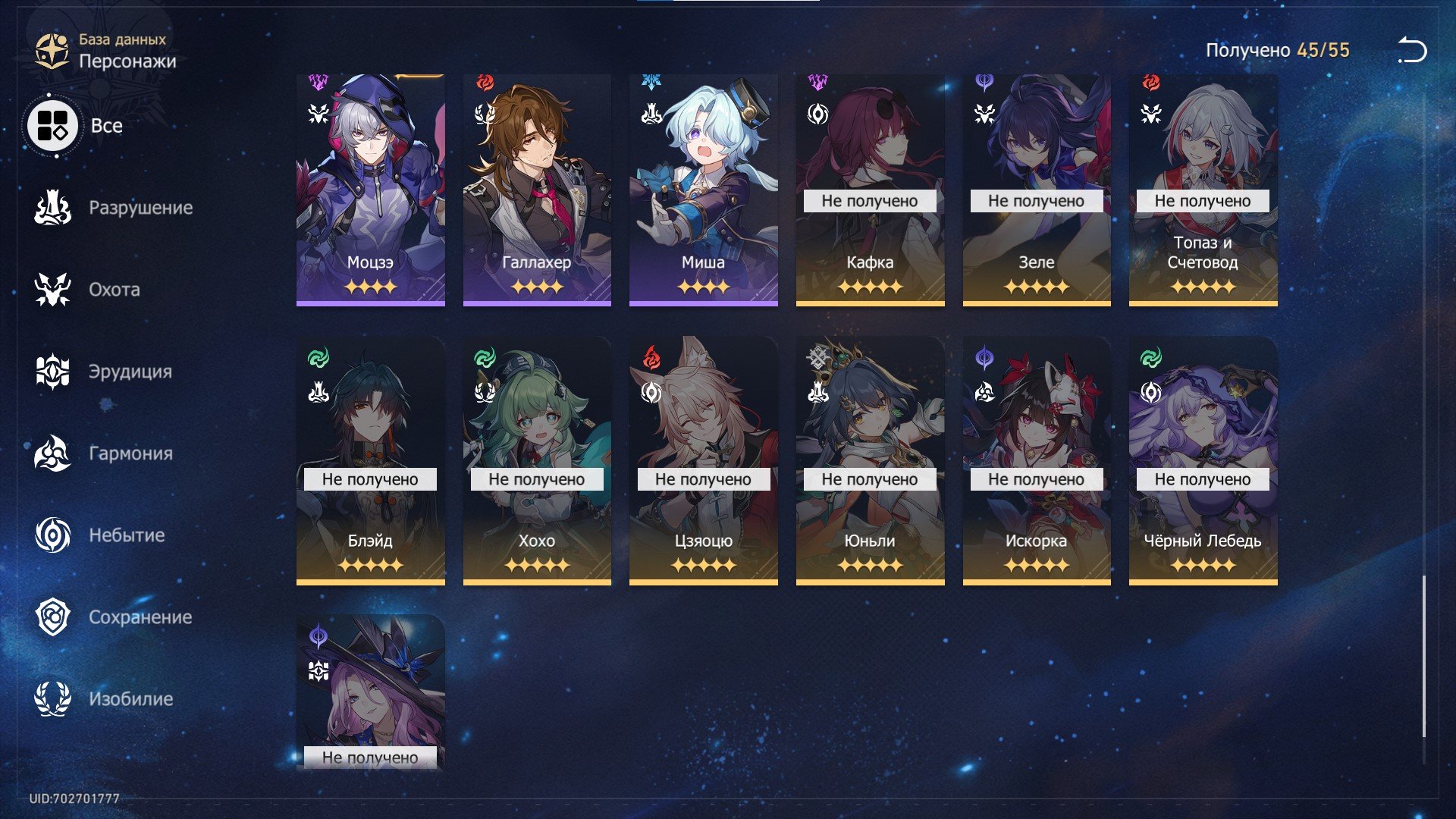
Task: Switch to the Разрушение path filter
Action: pos(114,208)
